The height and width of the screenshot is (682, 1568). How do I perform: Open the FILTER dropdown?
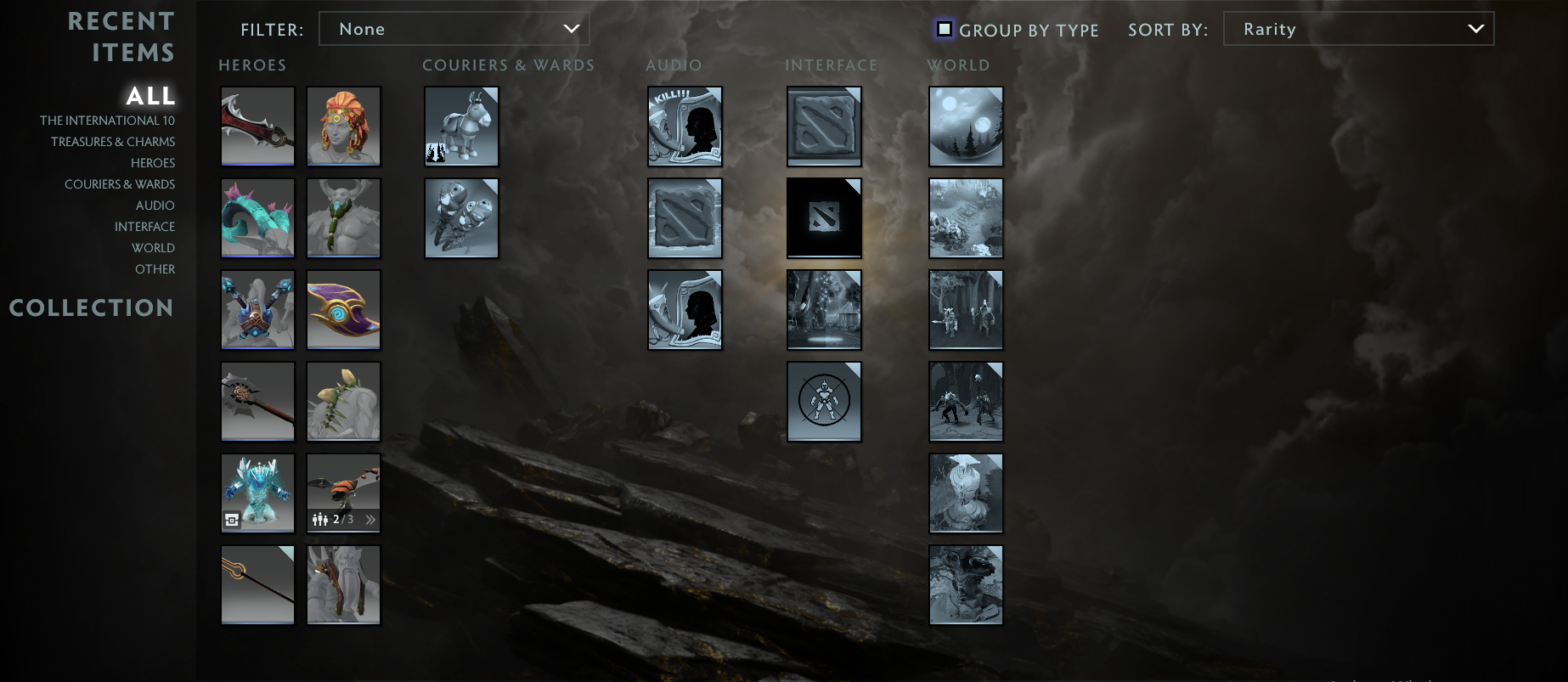[454, 28]
